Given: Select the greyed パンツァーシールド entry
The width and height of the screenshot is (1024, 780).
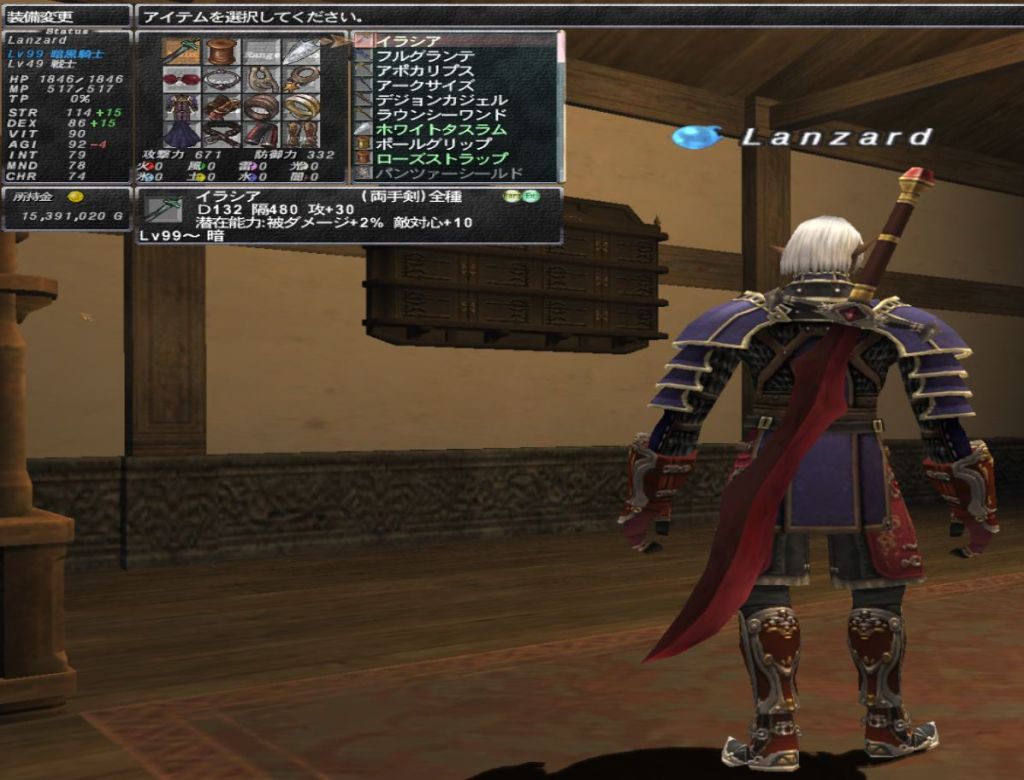Looking at the screenshot, I should [x=449, y=173].
